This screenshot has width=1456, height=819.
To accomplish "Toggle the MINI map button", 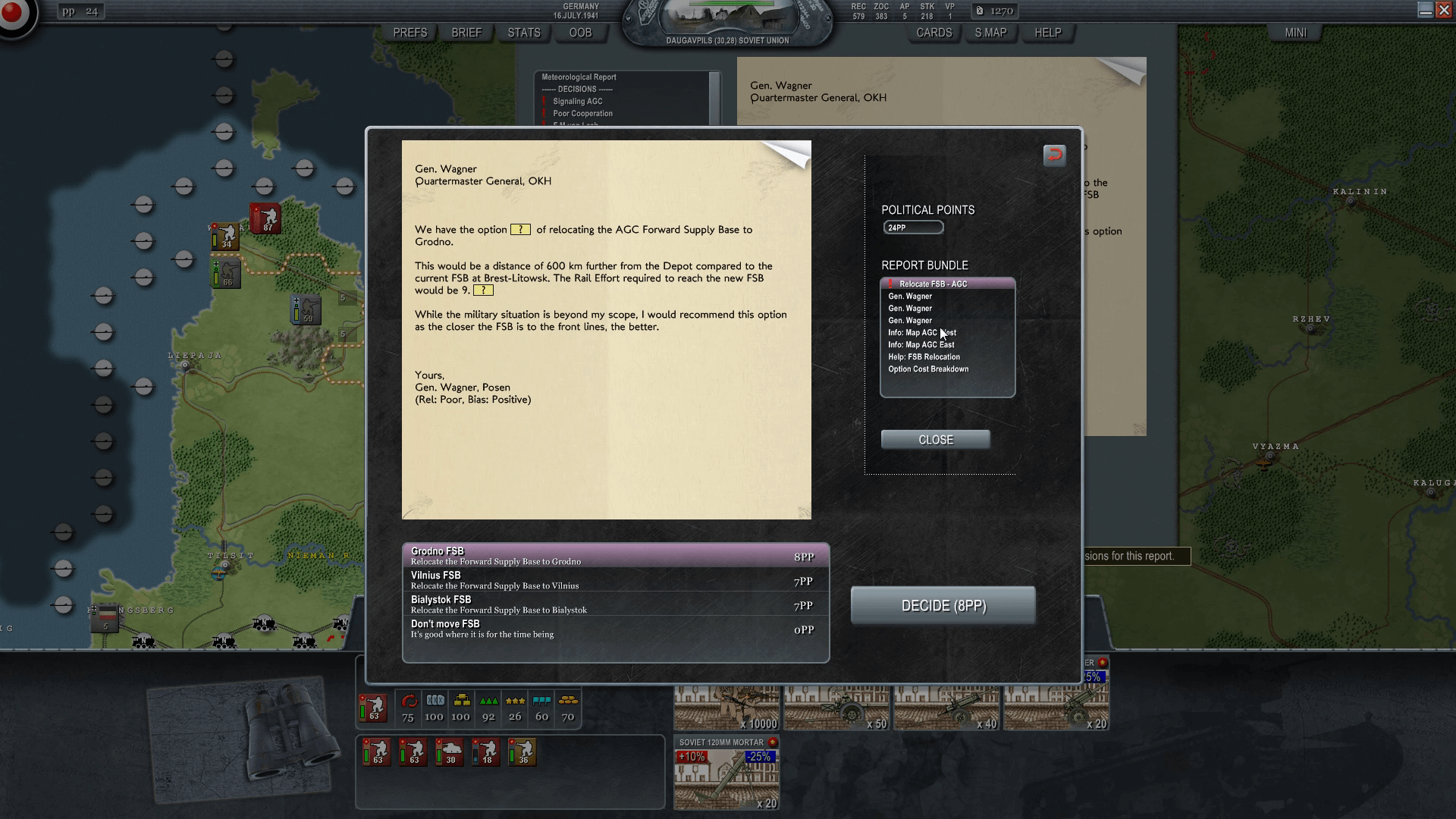I will (x=1295, y=33).
